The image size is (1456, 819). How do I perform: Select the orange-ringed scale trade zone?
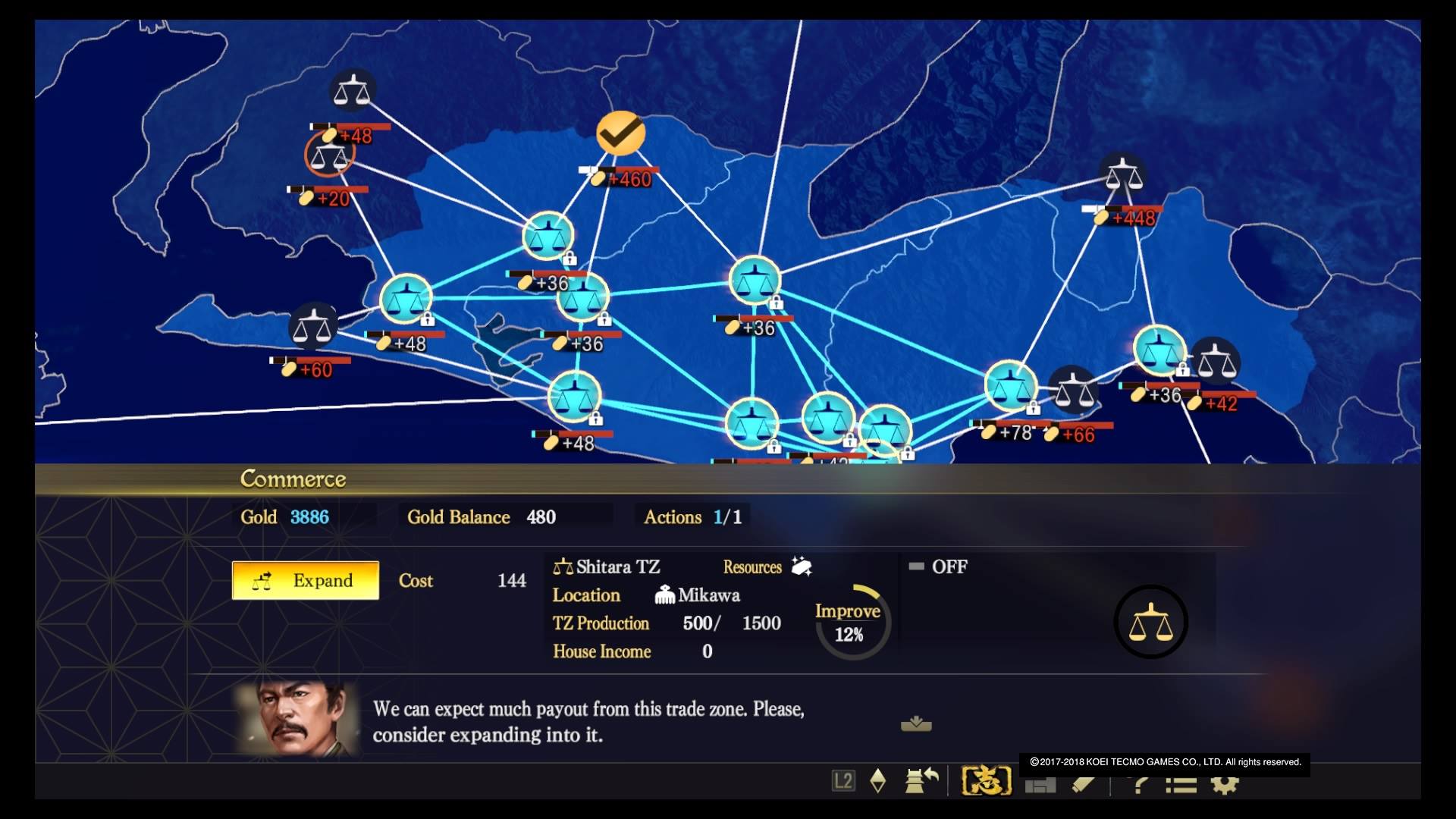tap(329, 155)
